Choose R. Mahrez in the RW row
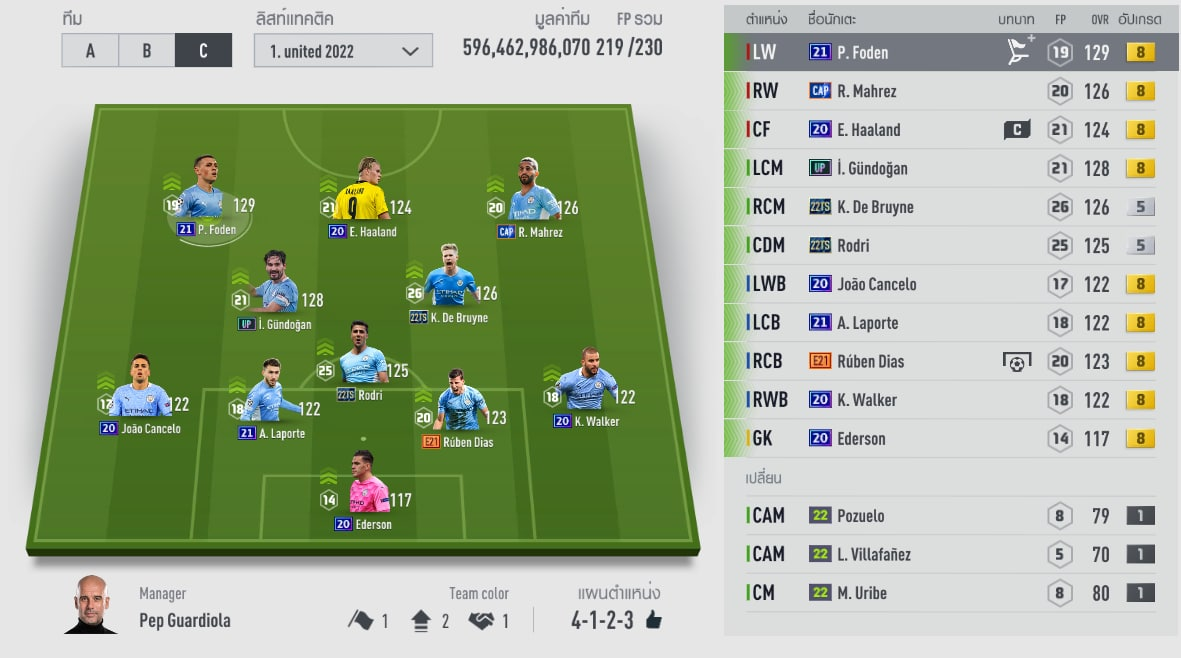 940,91
